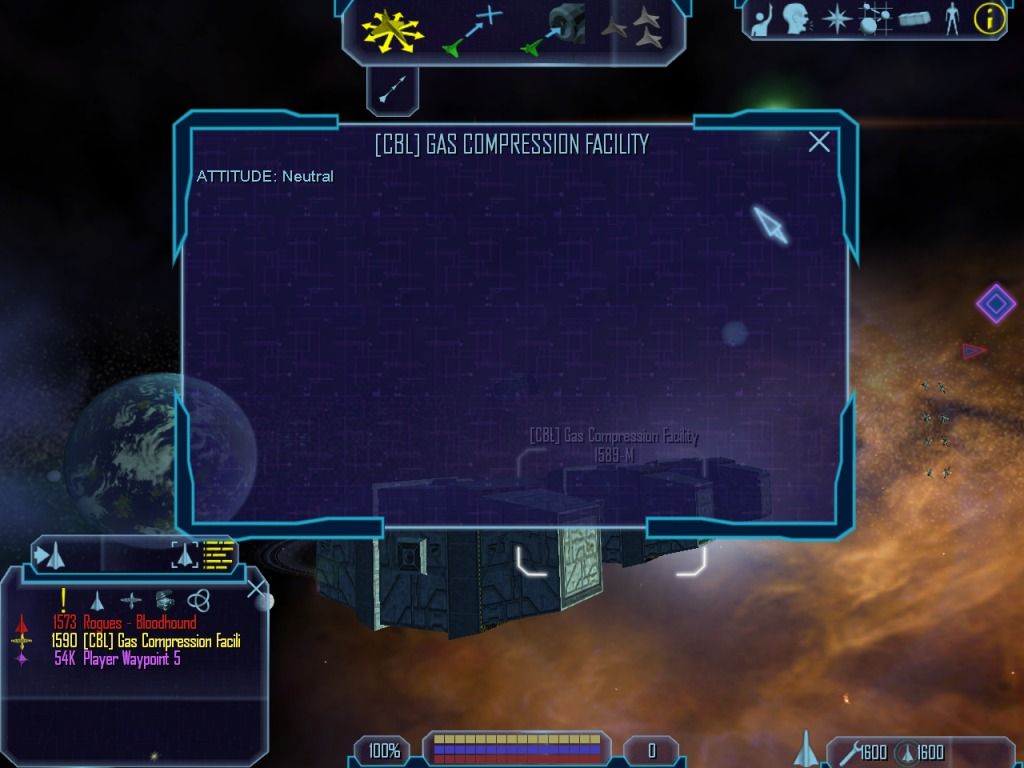The height and width of the screenshot is (768, 1024).
Task: Choose the Dock maneuver icon
Action: 553,29
